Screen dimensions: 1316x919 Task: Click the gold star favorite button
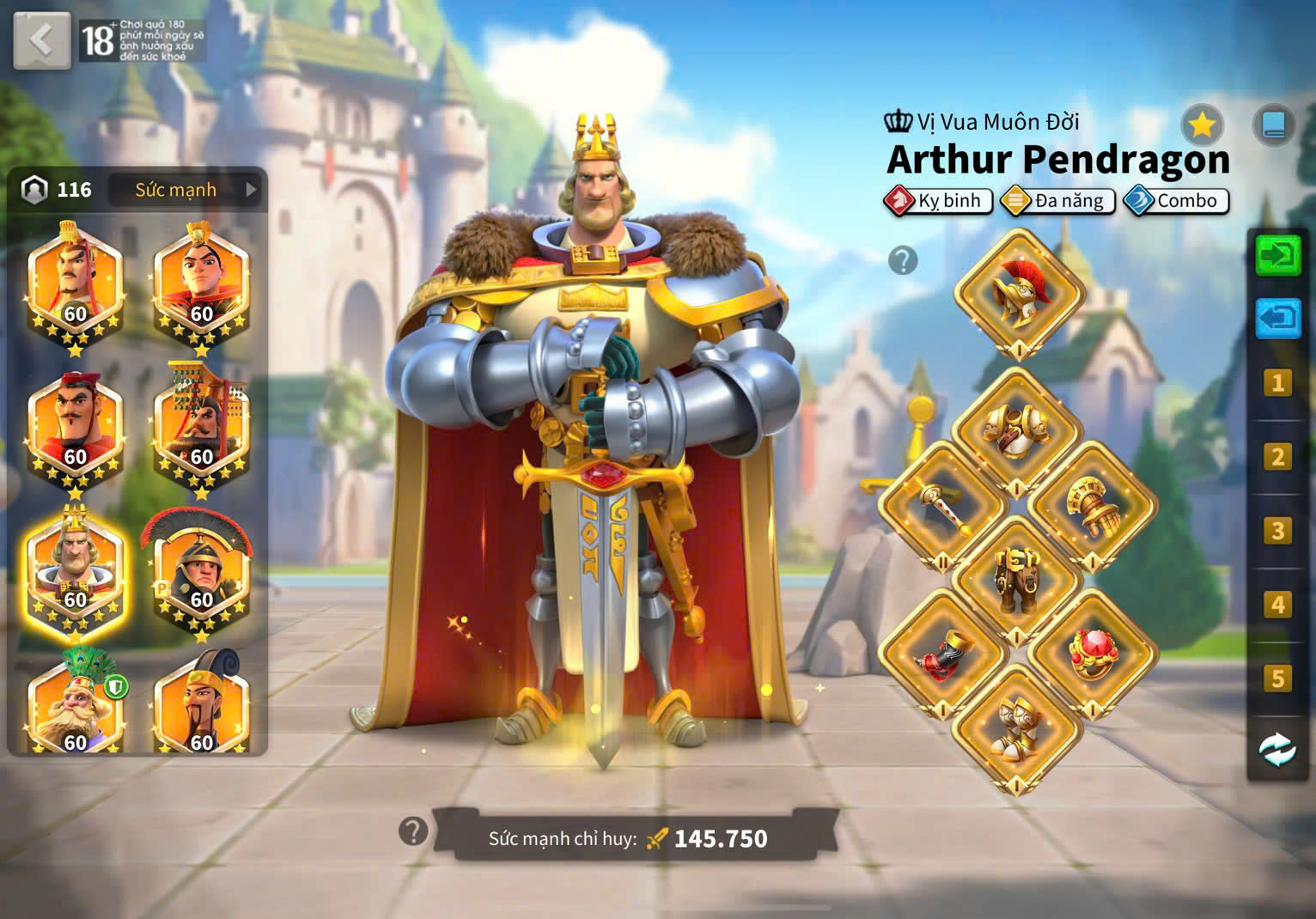coord(1202,126)
